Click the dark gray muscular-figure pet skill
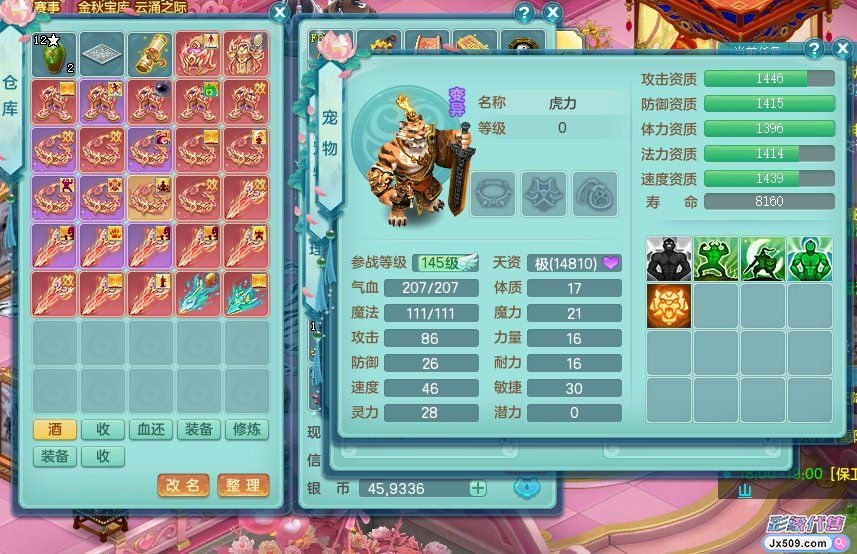 tap(669, 259)
